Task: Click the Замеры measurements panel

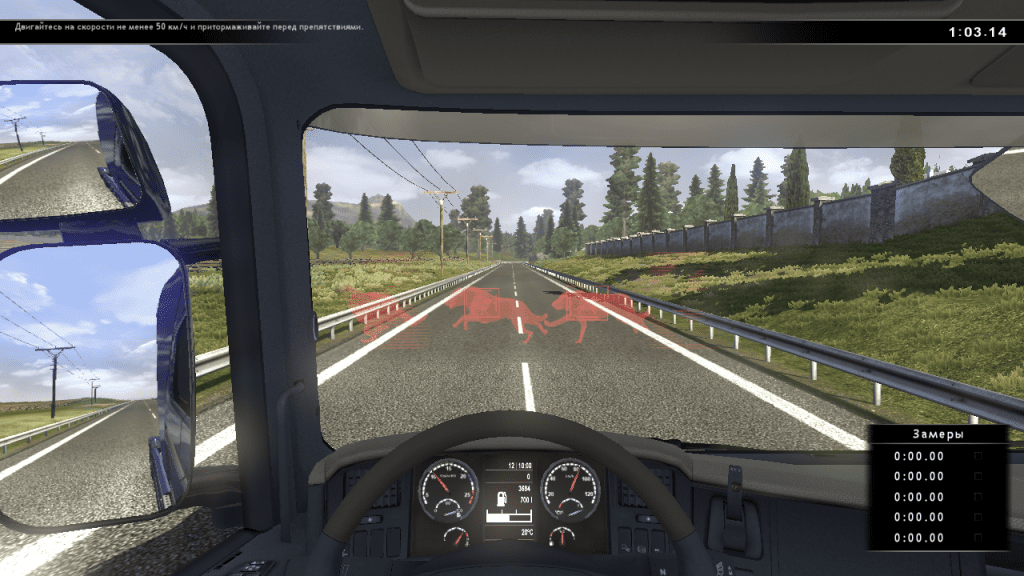Action: tap(937, 487)
